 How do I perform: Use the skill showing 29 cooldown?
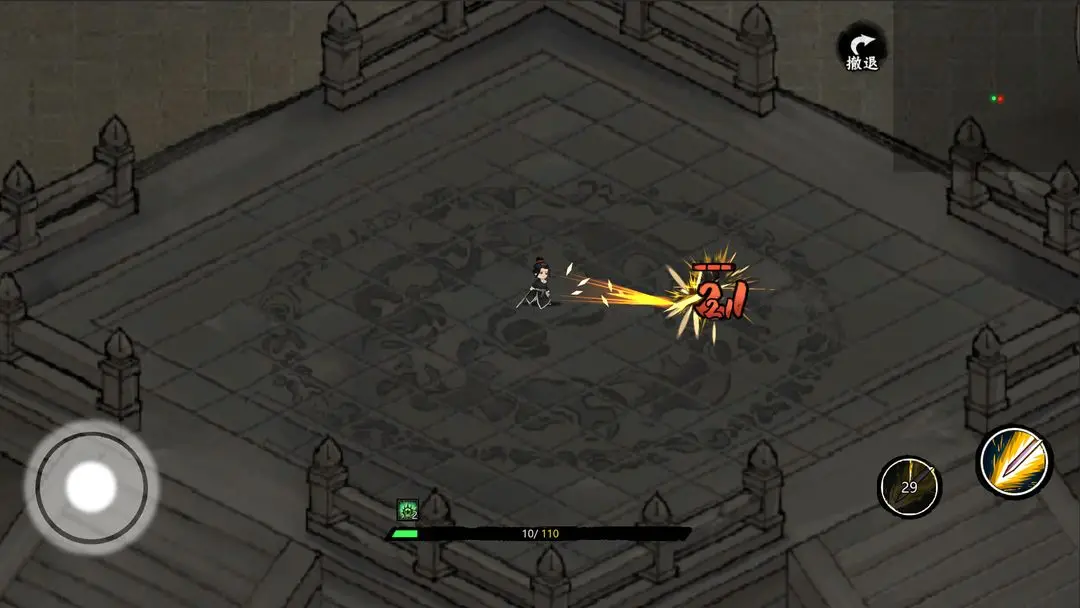909,487
